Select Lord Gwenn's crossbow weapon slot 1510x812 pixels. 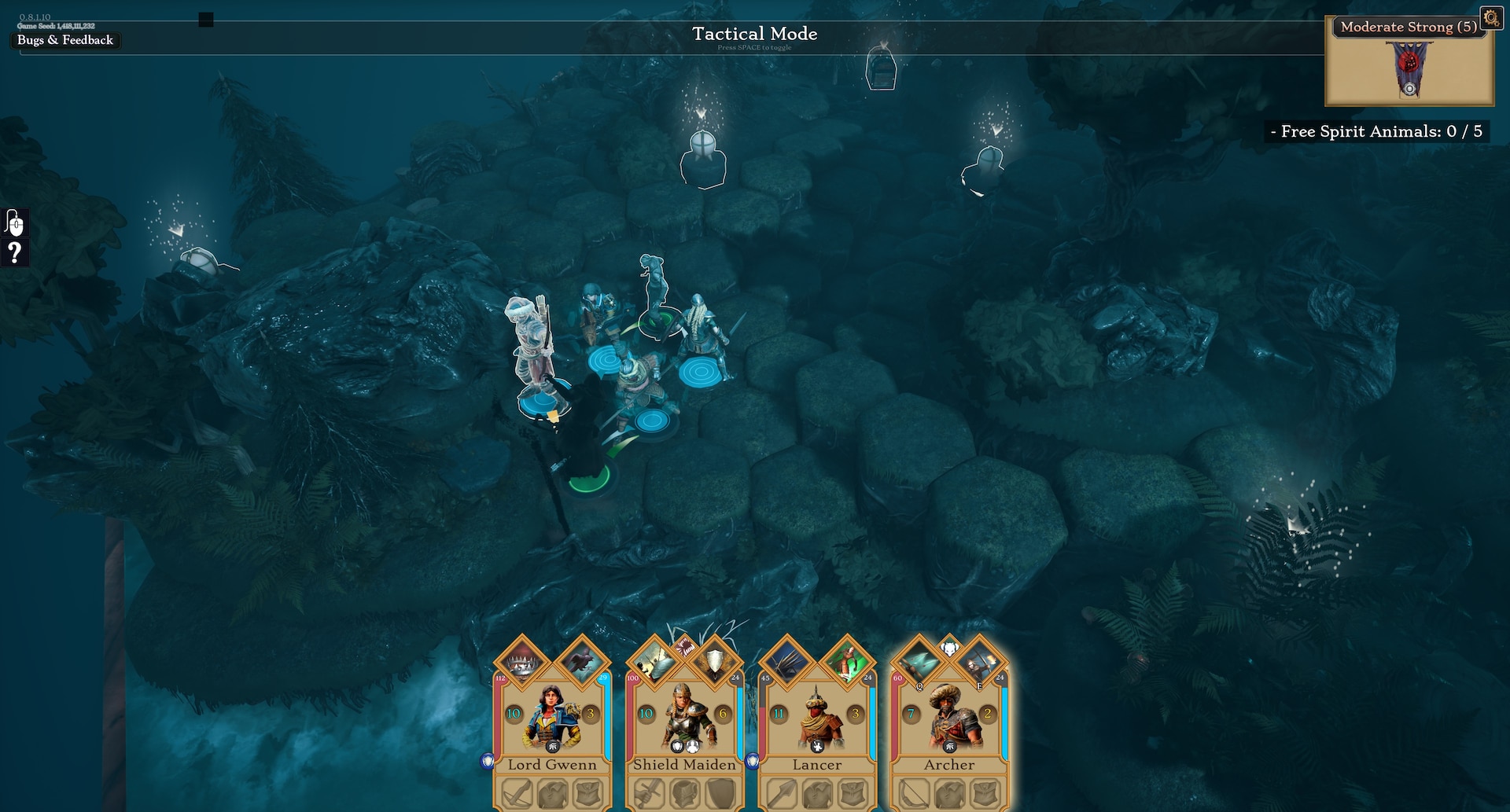(517, 794)
